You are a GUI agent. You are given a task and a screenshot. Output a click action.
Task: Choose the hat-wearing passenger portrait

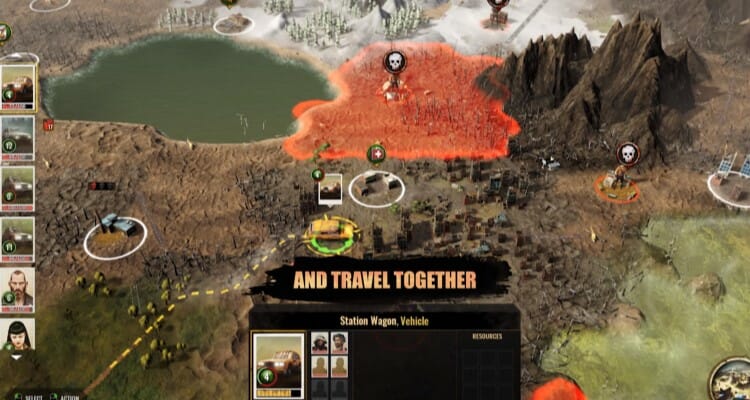[320, 343]
